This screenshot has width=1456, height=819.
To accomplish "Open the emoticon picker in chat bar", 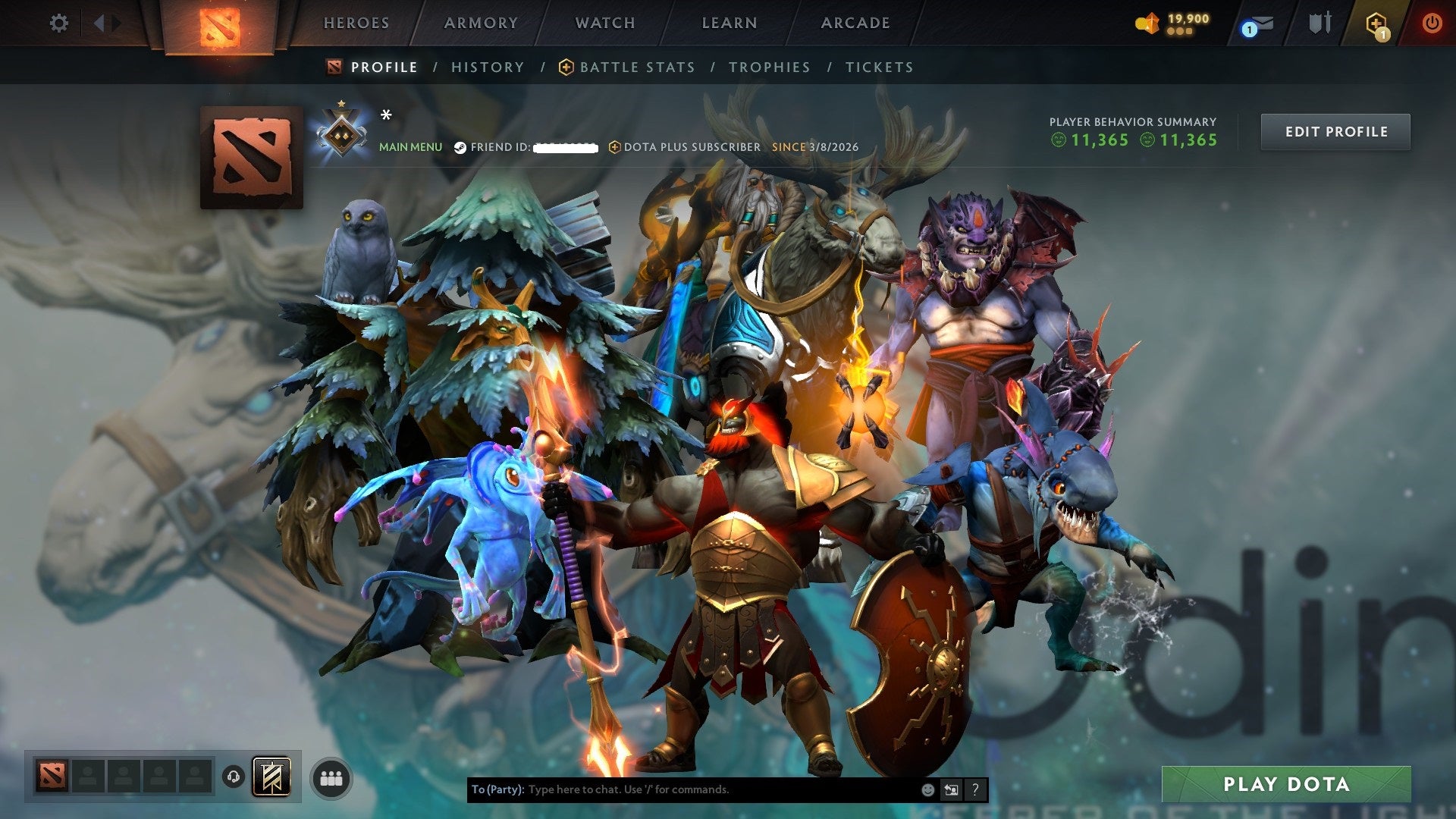I will click(927, 789).
